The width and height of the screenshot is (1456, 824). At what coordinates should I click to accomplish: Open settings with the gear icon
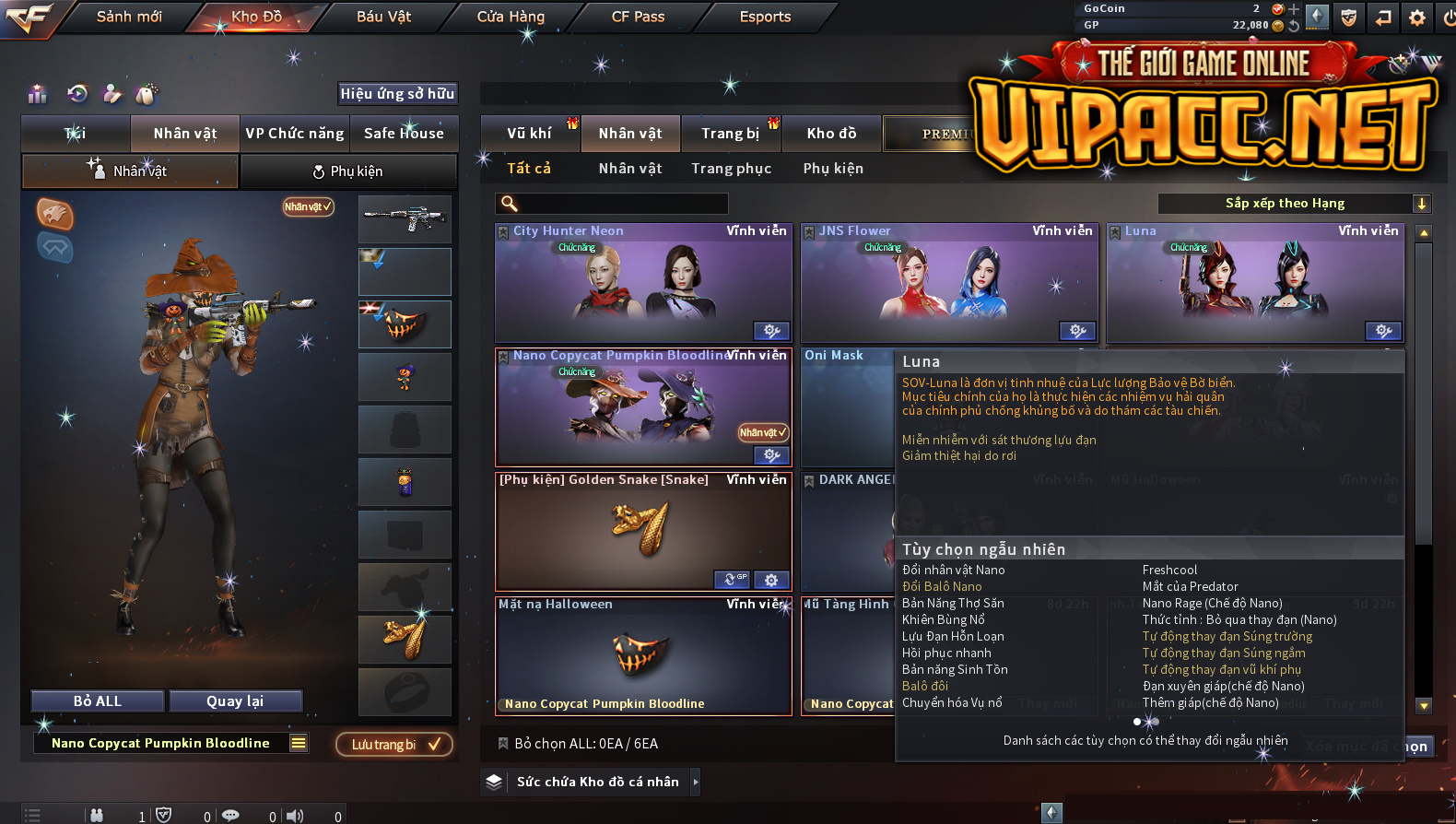coord(1417,18)
